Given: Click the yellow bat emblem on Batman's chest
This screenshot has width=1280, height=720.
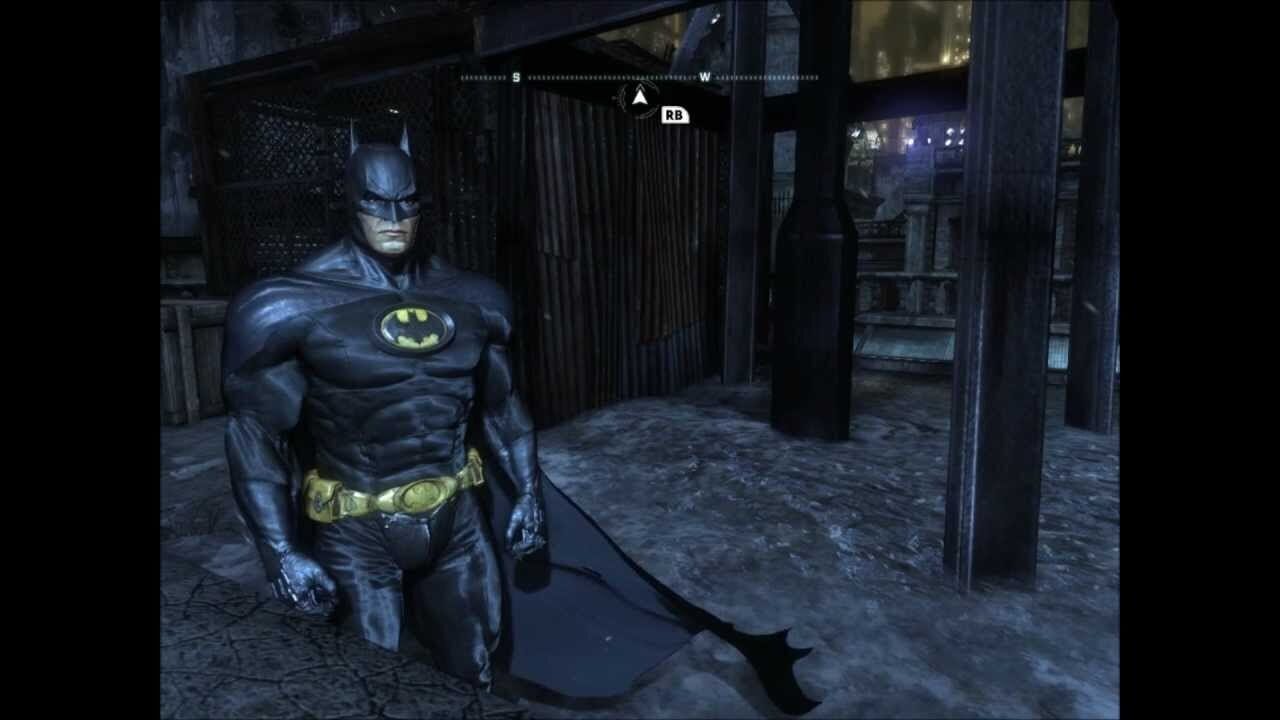Looking at the screenshot, I should 412,326.
